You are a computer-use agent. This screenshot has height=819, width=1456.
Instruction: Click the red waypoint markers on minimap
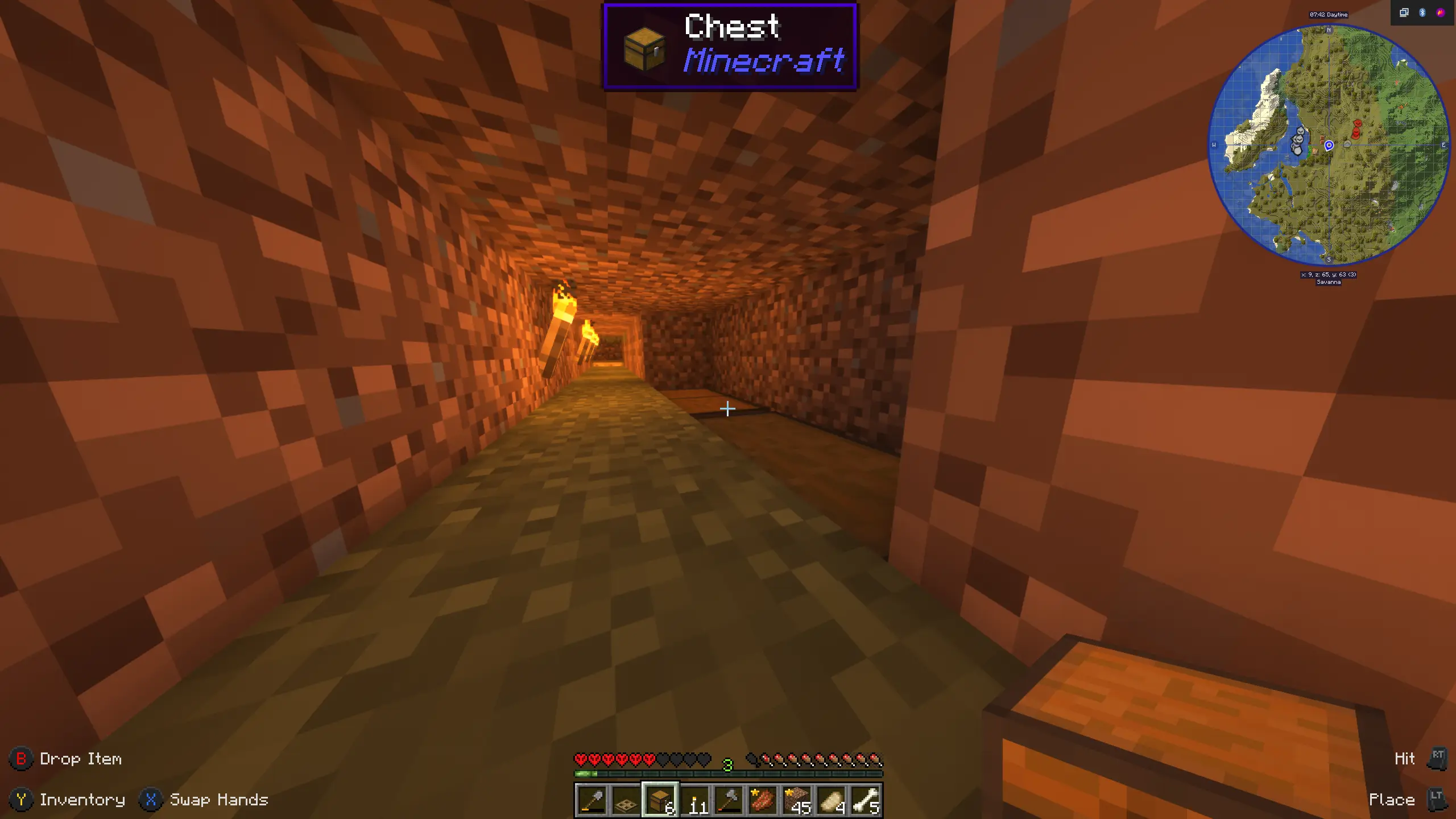point(1357,130)
